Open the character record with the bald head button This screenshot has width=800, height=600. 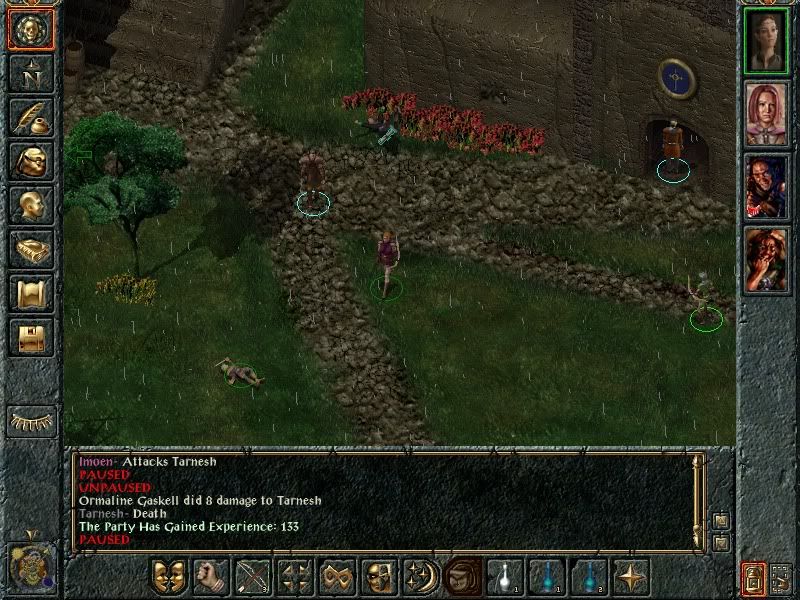point(31,205)
